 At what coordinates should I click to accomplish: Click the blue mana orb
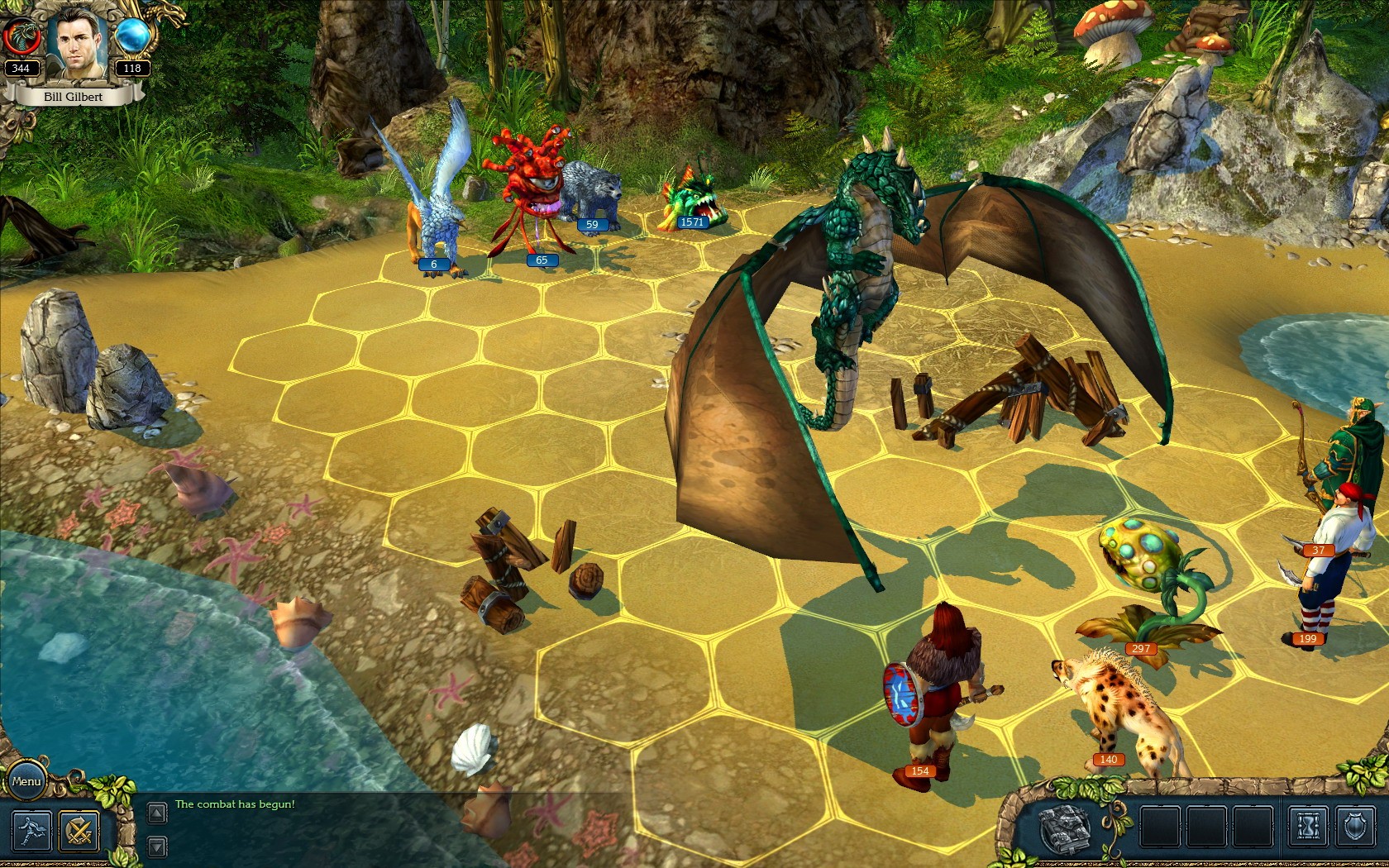[132, 36]
